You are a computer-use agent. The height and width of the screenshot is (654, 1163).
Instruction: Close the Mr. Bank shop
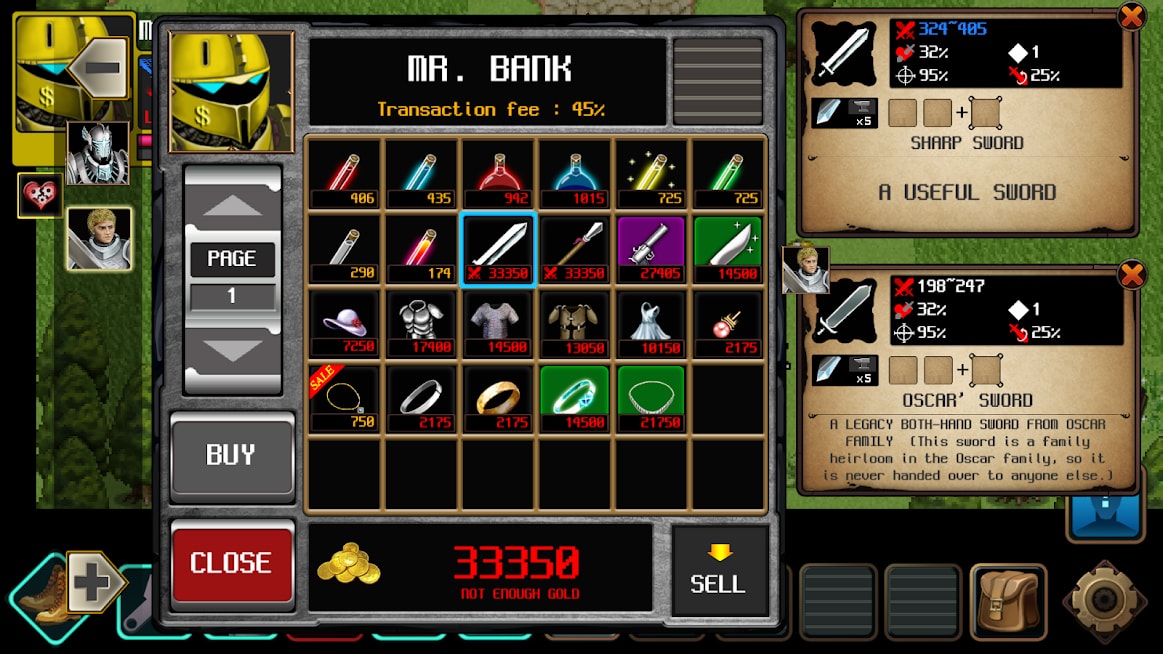(x=231, y=562)
